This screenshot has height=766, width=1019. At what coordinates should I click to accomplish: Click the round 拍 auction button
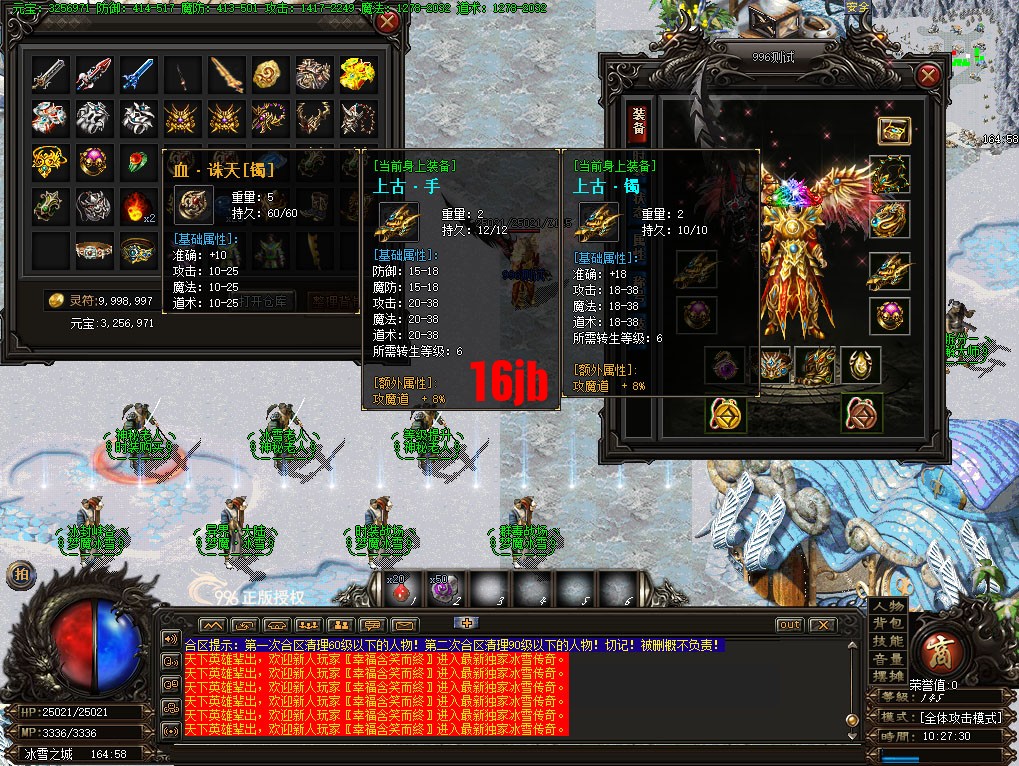[x=20, y=575]
